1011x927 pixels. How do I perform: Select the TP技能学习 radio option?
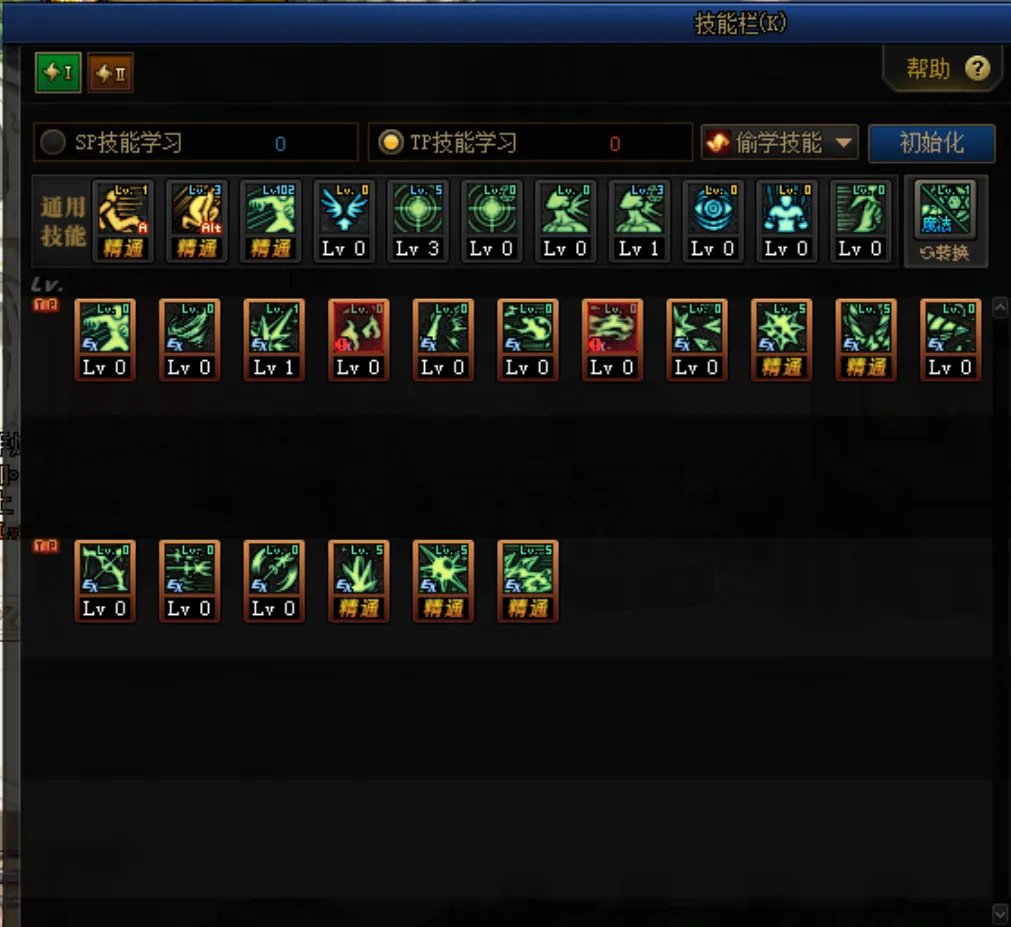[x=390, y=143]
